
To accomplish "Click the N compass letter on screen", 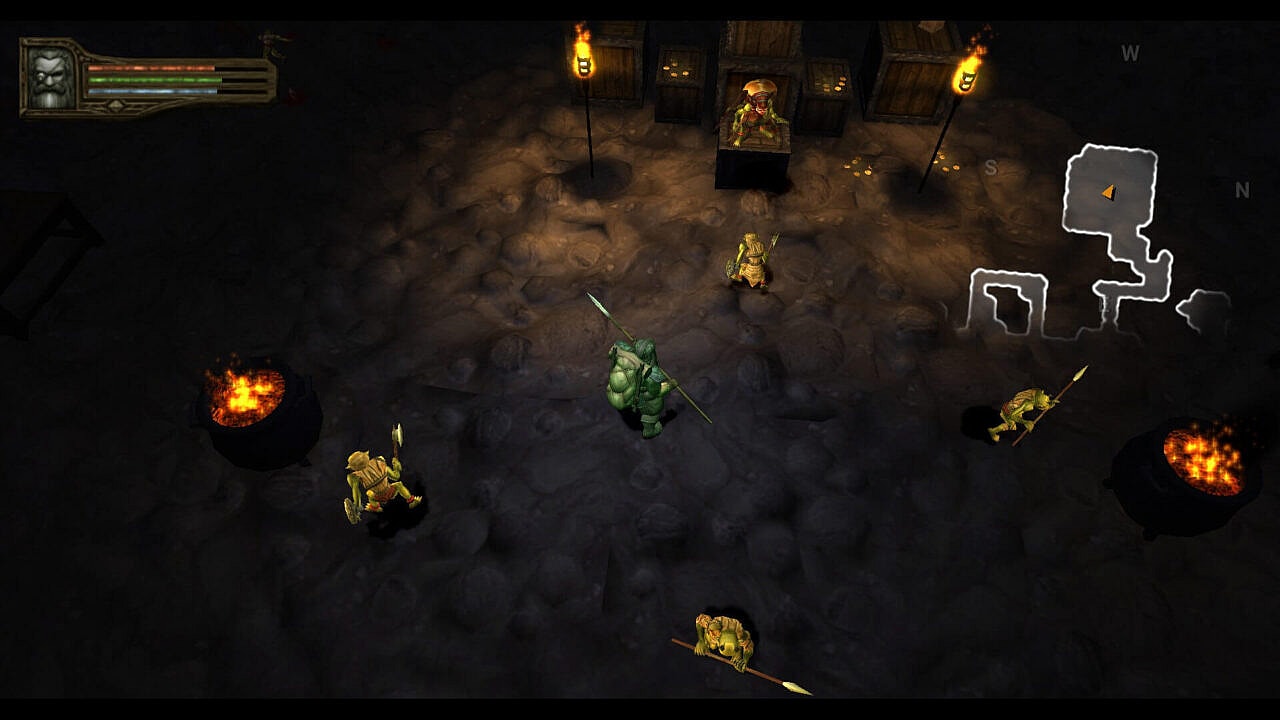I will tap(1243, 188).
